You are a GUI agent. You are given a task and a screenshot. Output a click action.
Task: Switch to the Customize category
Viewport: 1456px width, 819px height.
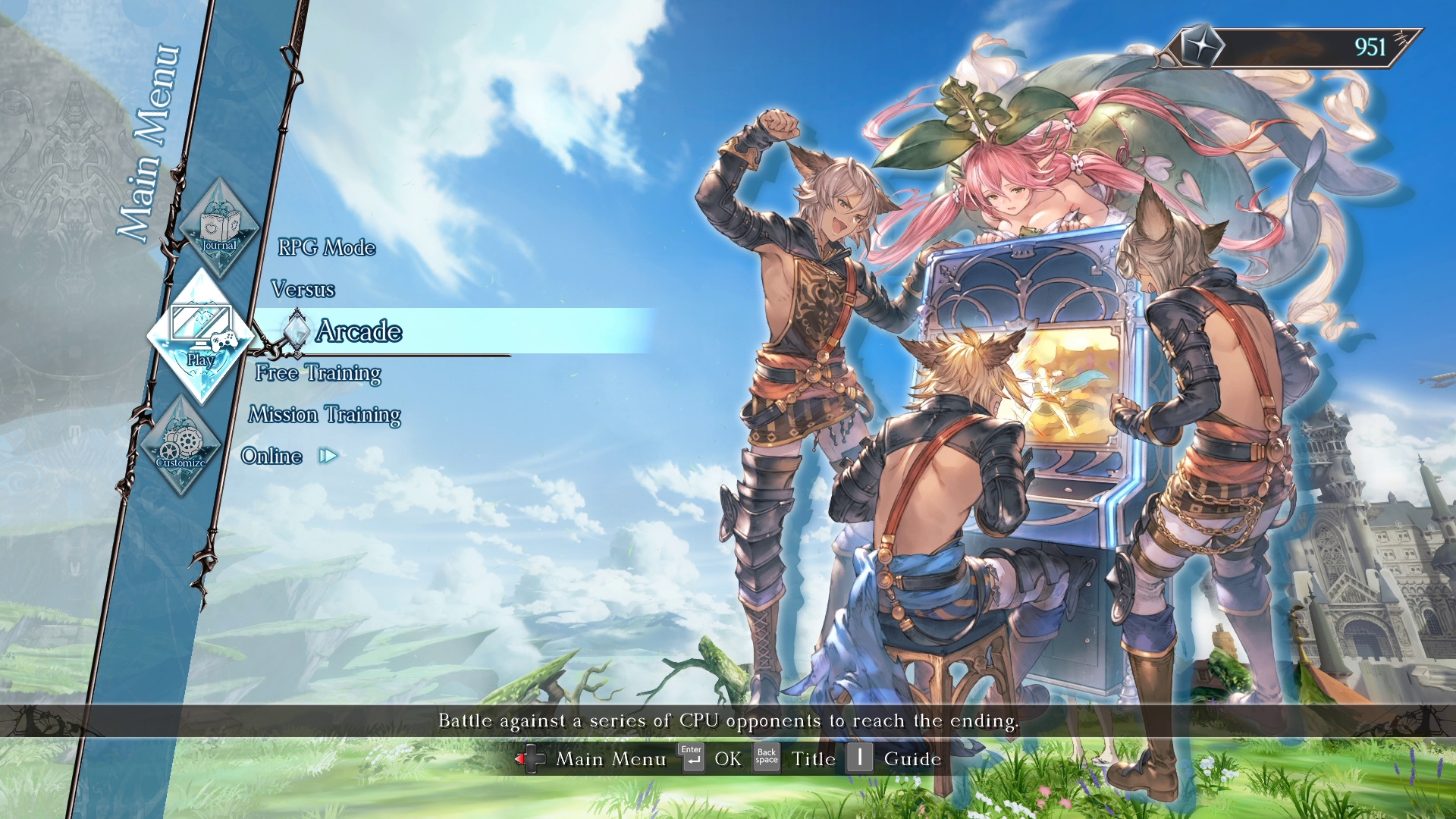pos(181,445)
